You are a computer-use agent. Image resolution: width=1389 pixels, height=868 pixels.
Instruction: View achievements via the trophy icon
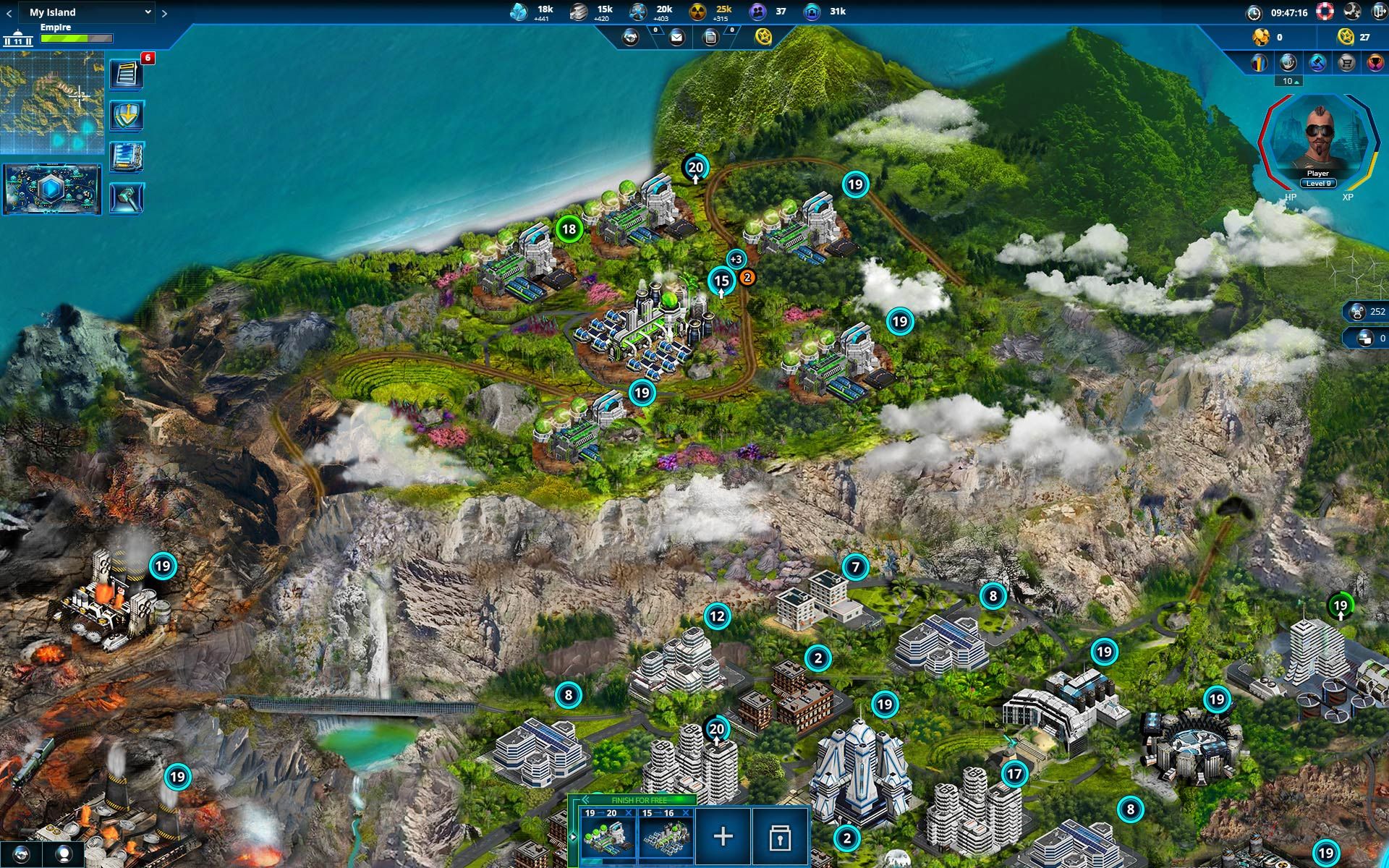(x=1377, y=62)
